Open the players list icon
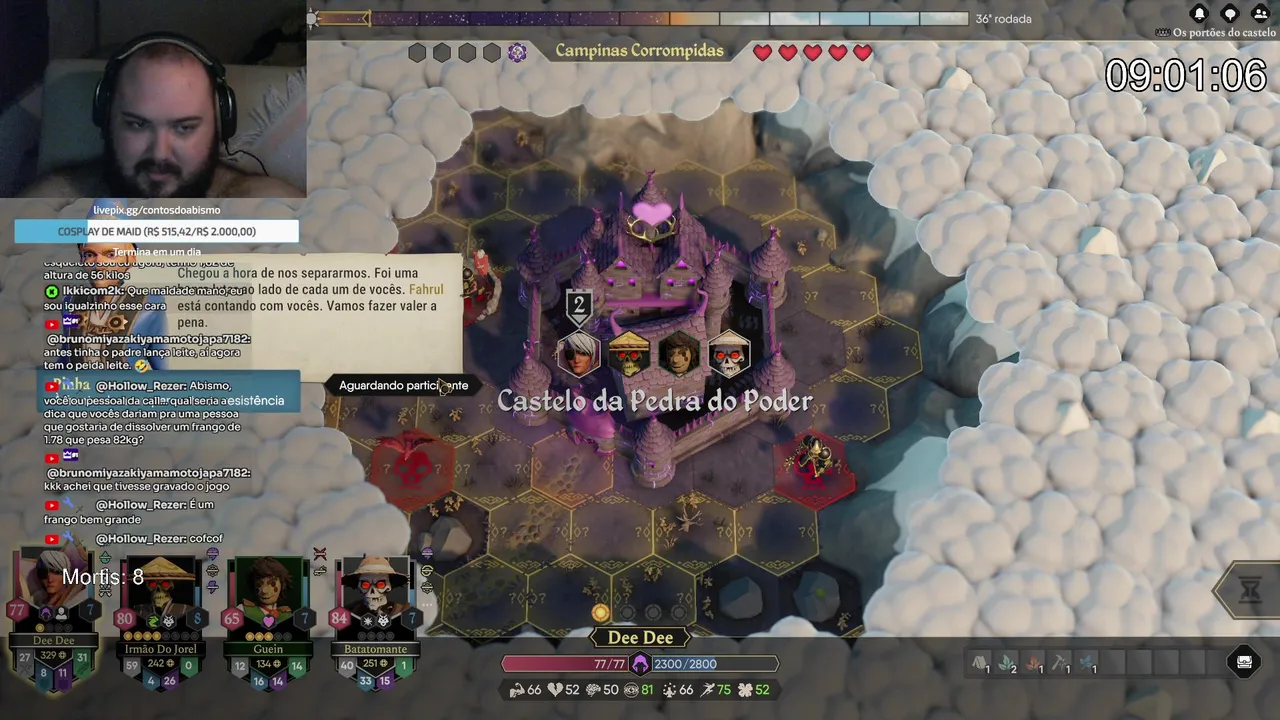 1260,13
